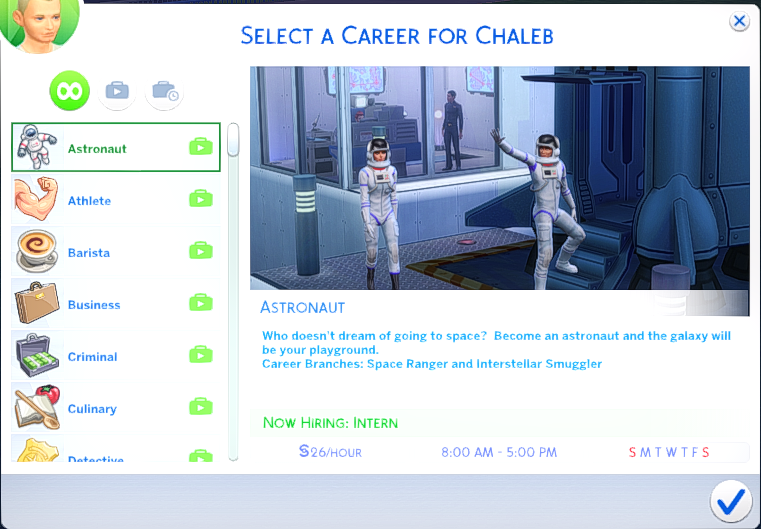
Task: Close the career selection window
Action: tap(739, 21)
